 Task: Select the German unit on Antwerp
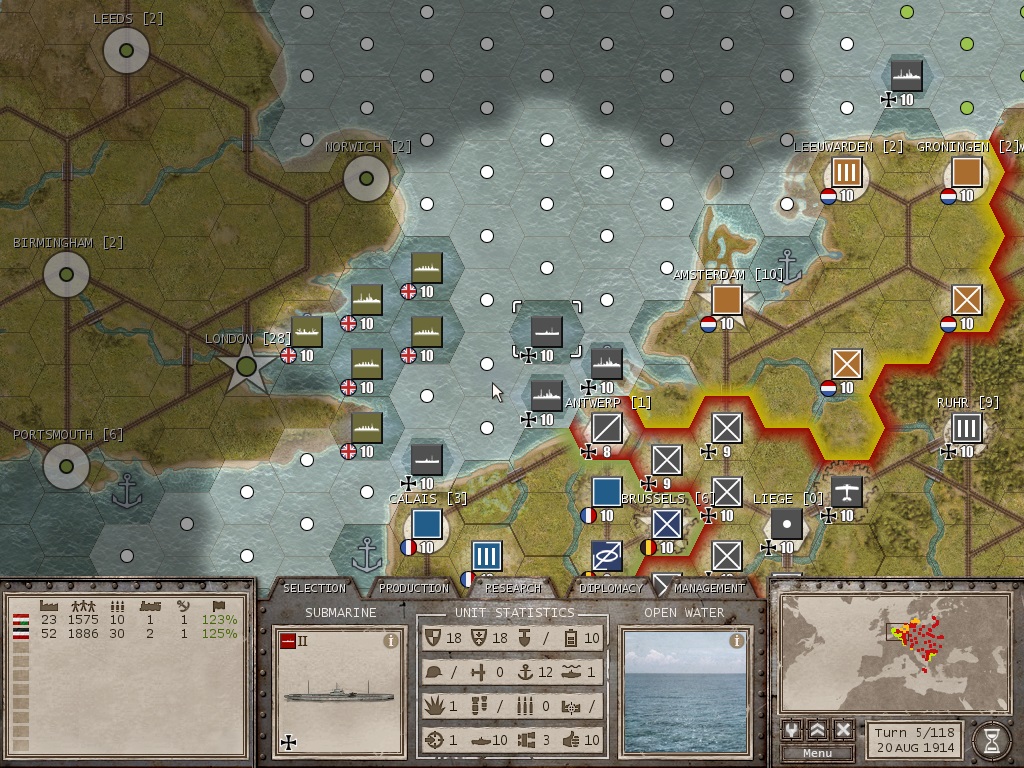(x=607, y=428)
